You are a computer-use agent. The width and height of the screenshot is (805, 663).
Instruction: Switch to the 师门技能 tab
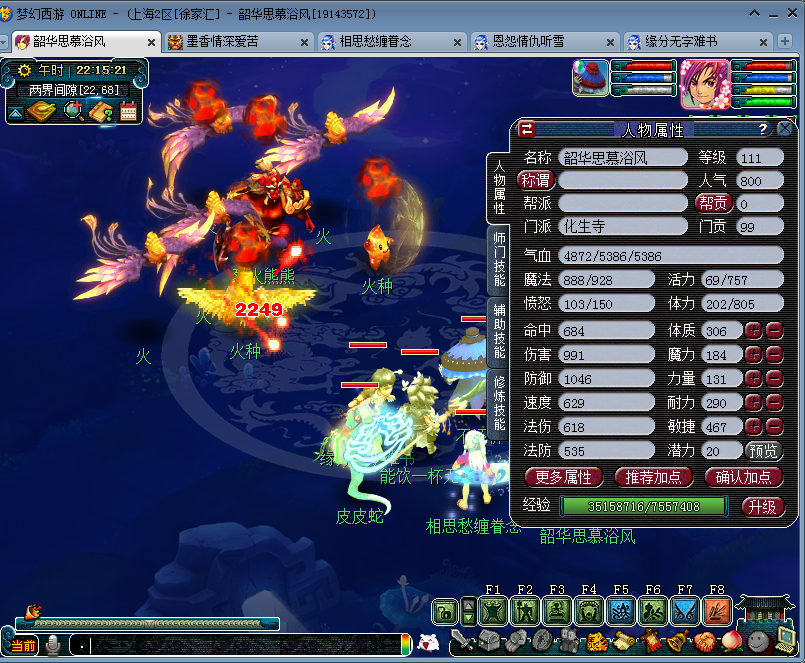(x=499, y=259)
